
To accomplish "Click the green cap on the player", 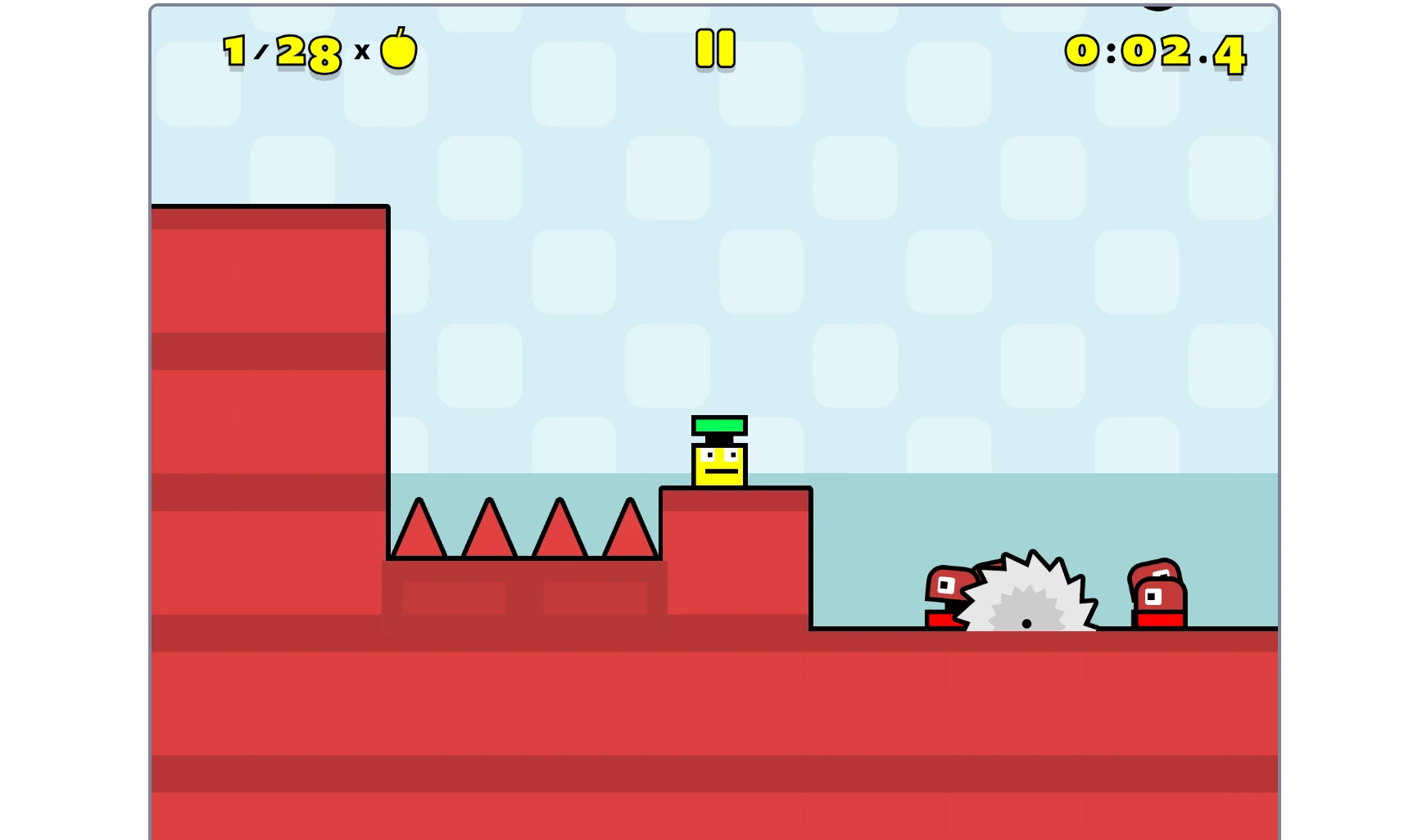I will pyautogui.click(x=718, y=425).
